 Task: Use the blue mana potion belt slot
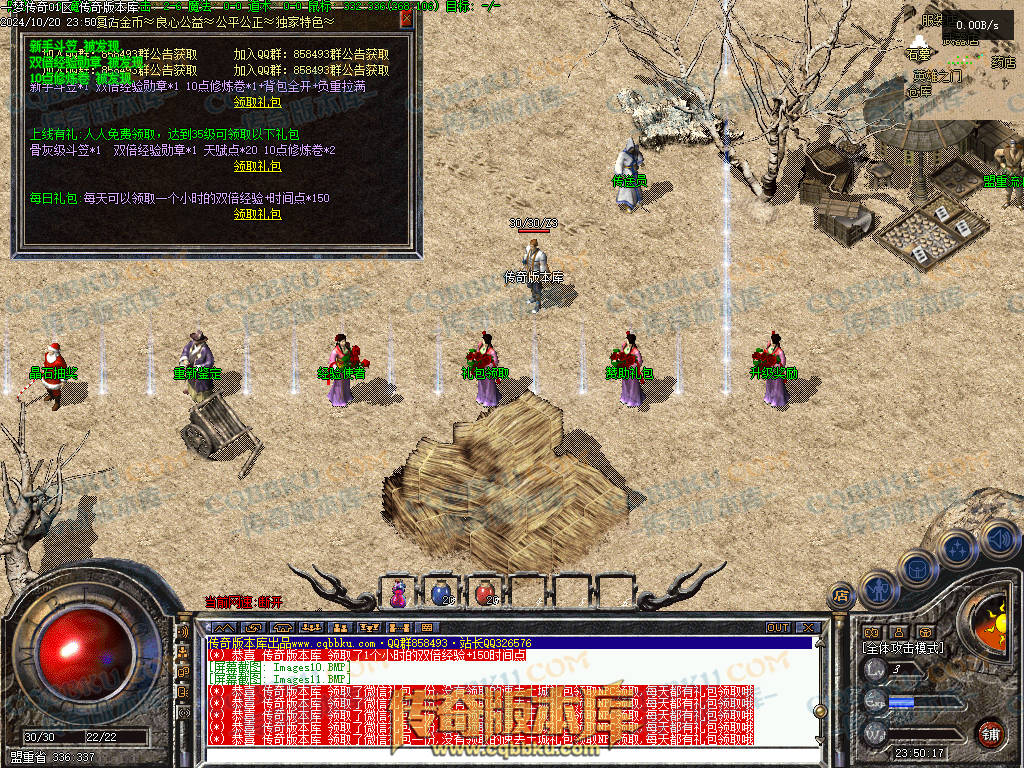[441, 592]
